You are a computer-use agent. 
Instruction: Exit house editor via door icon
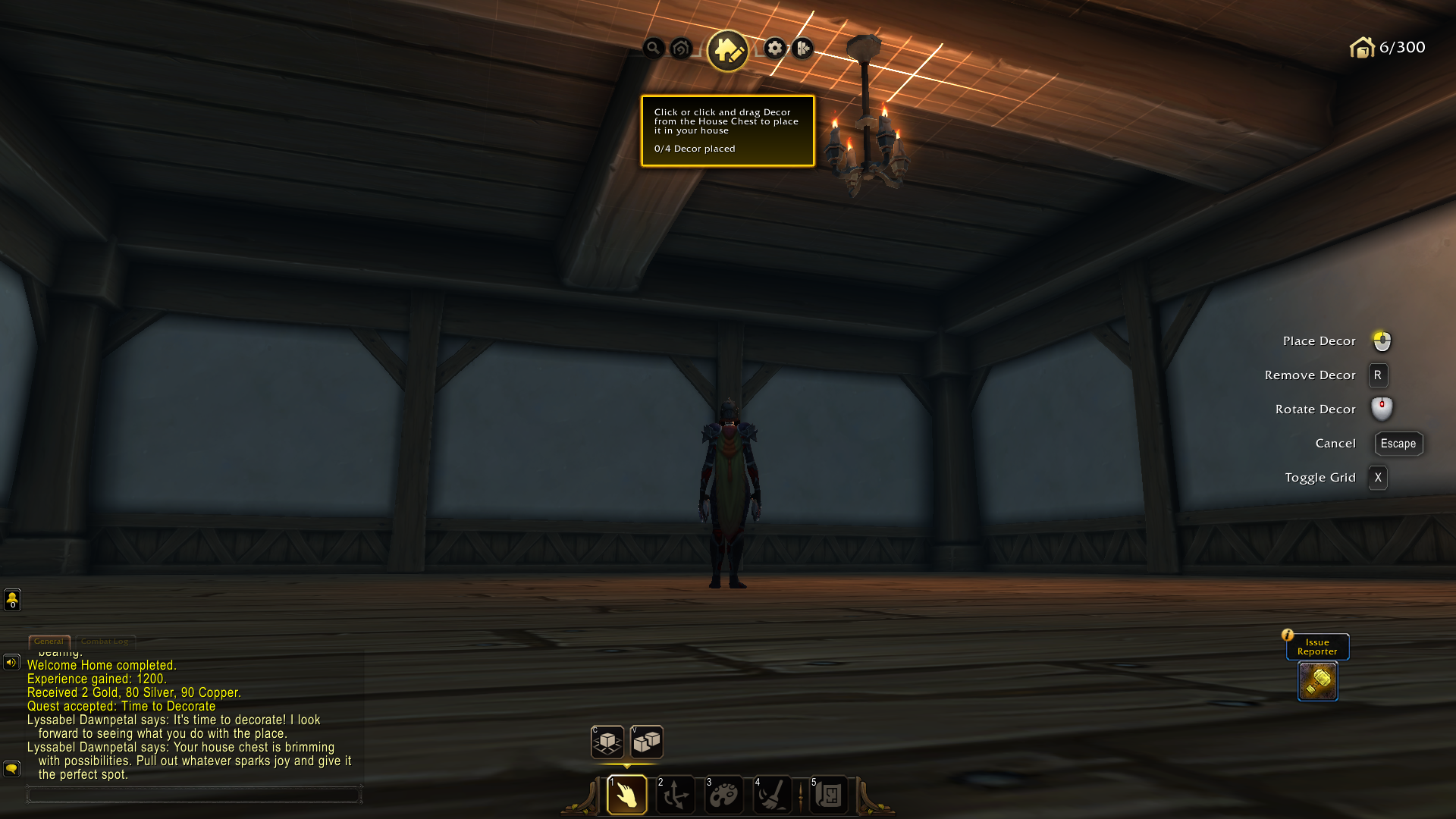pyautogui.click(x=802, y=49)
